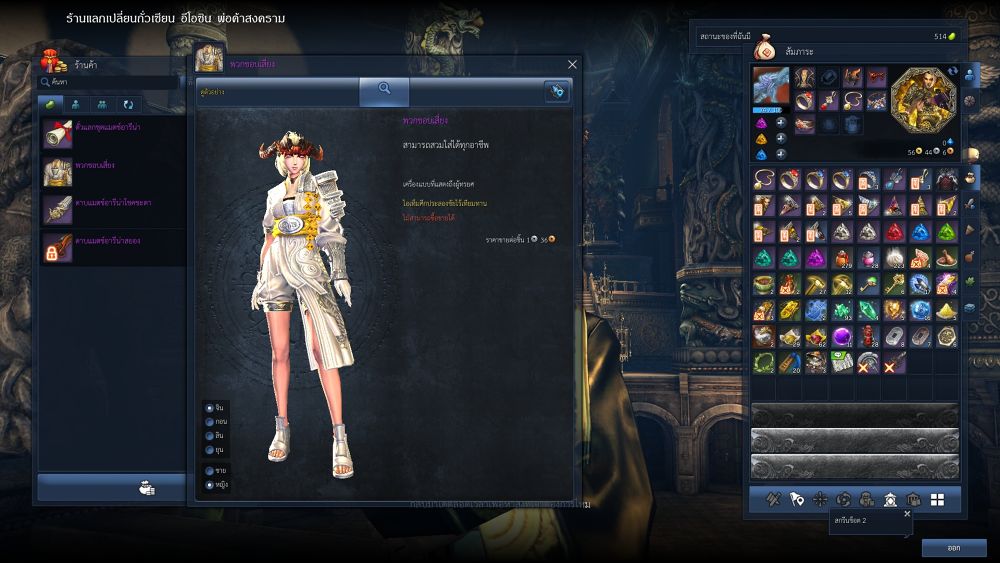
Task: Close the small screenshot notification popup
Action: [x=907, y=514]
